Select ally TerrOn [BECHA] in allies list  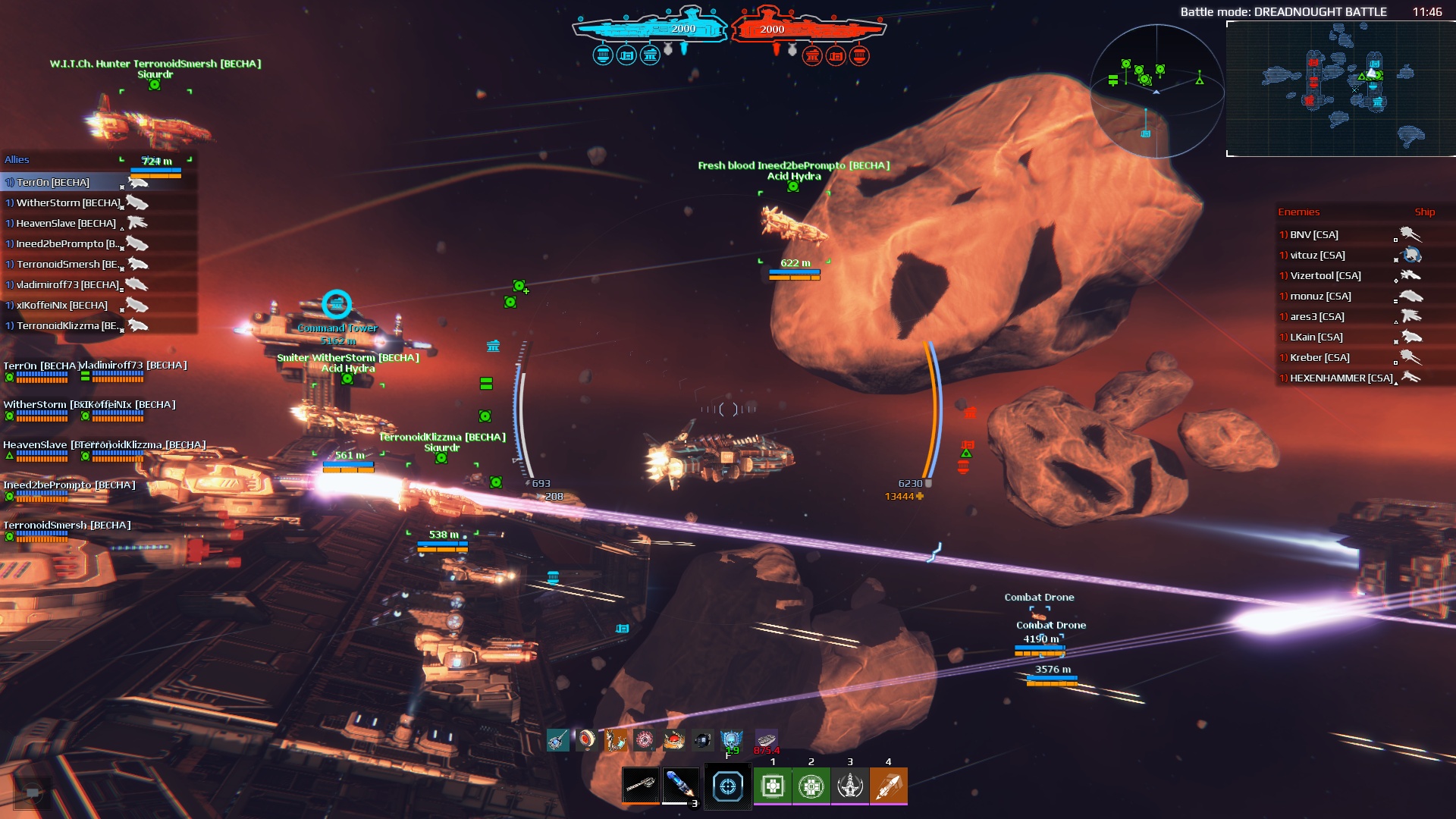(53, 183)
